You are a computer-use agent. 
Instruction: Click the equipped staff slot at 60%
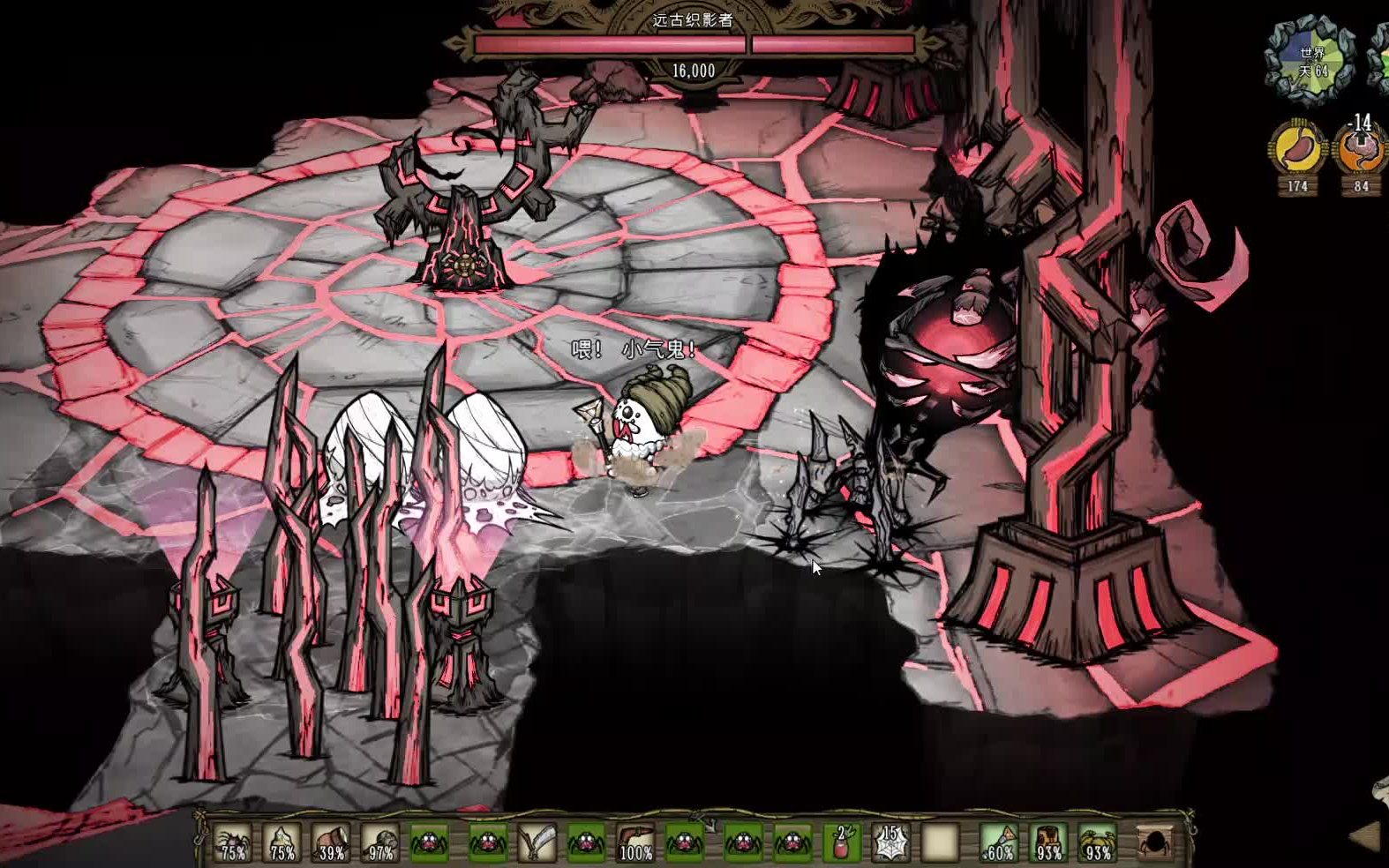point(999,843)
